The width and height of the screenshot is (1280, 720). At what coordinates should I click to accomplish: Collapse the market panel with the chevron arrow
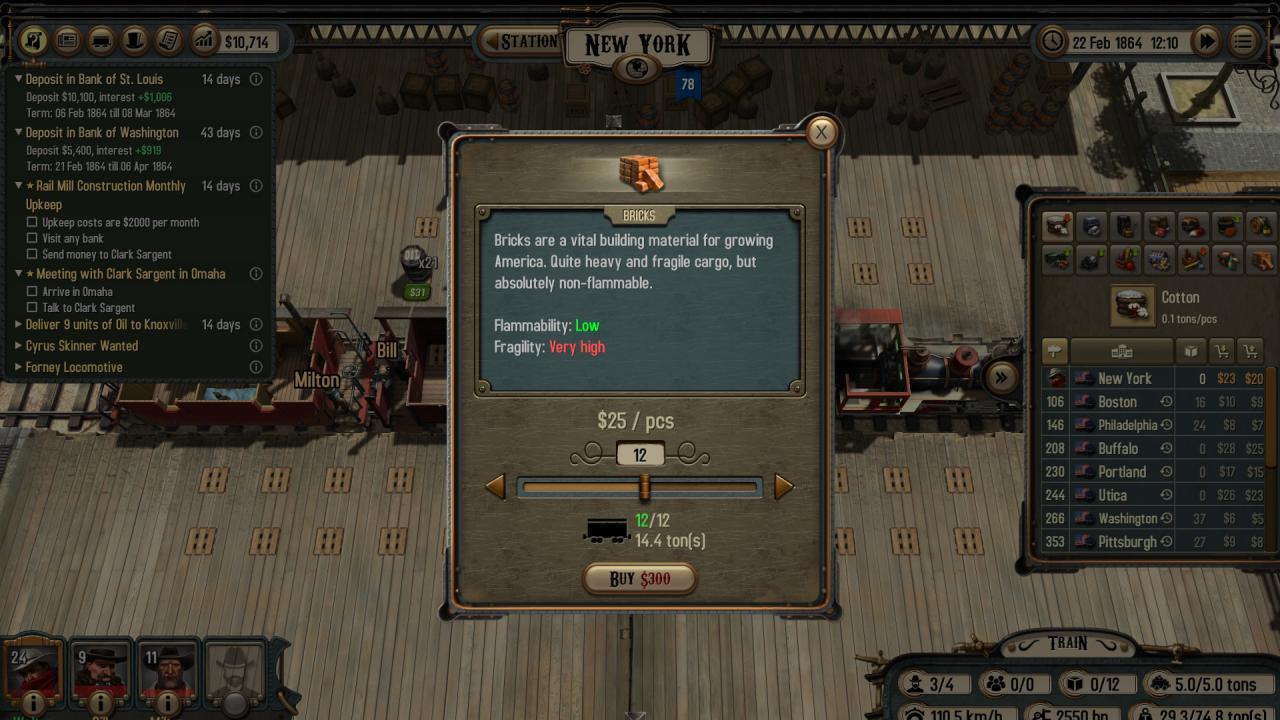point(1000,378)
